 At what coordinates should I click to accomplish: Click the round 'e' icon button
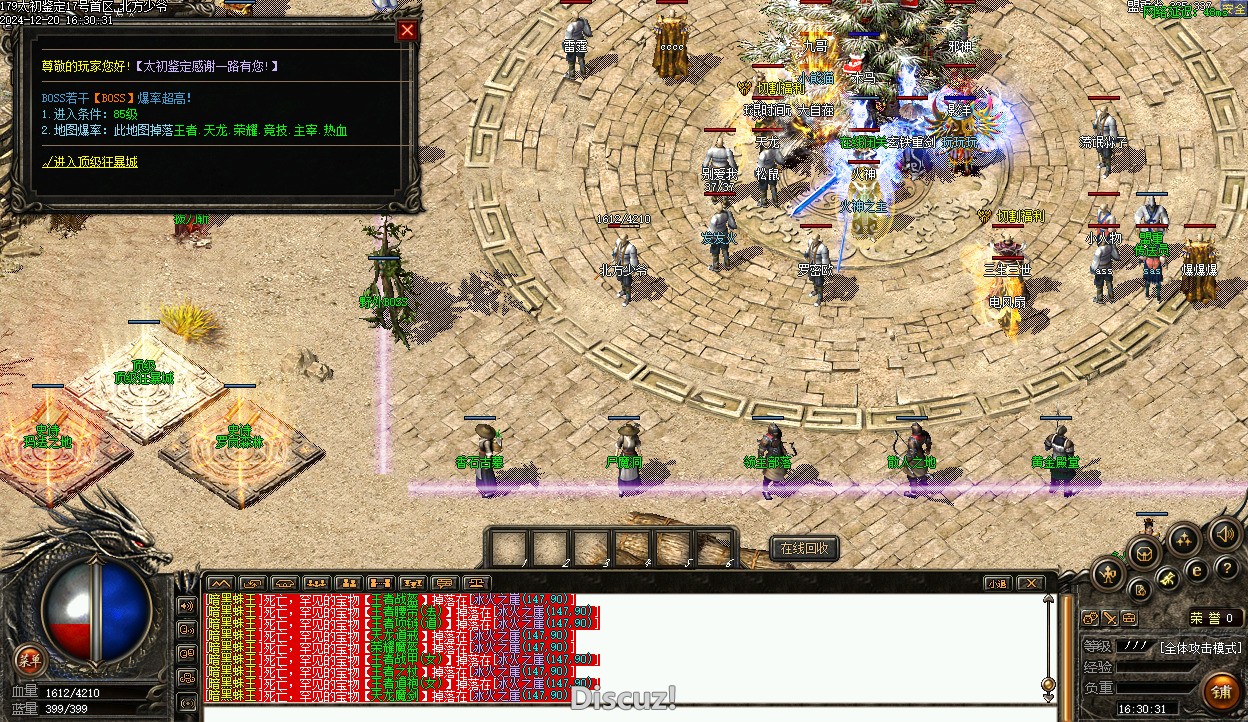point(1196,570)
